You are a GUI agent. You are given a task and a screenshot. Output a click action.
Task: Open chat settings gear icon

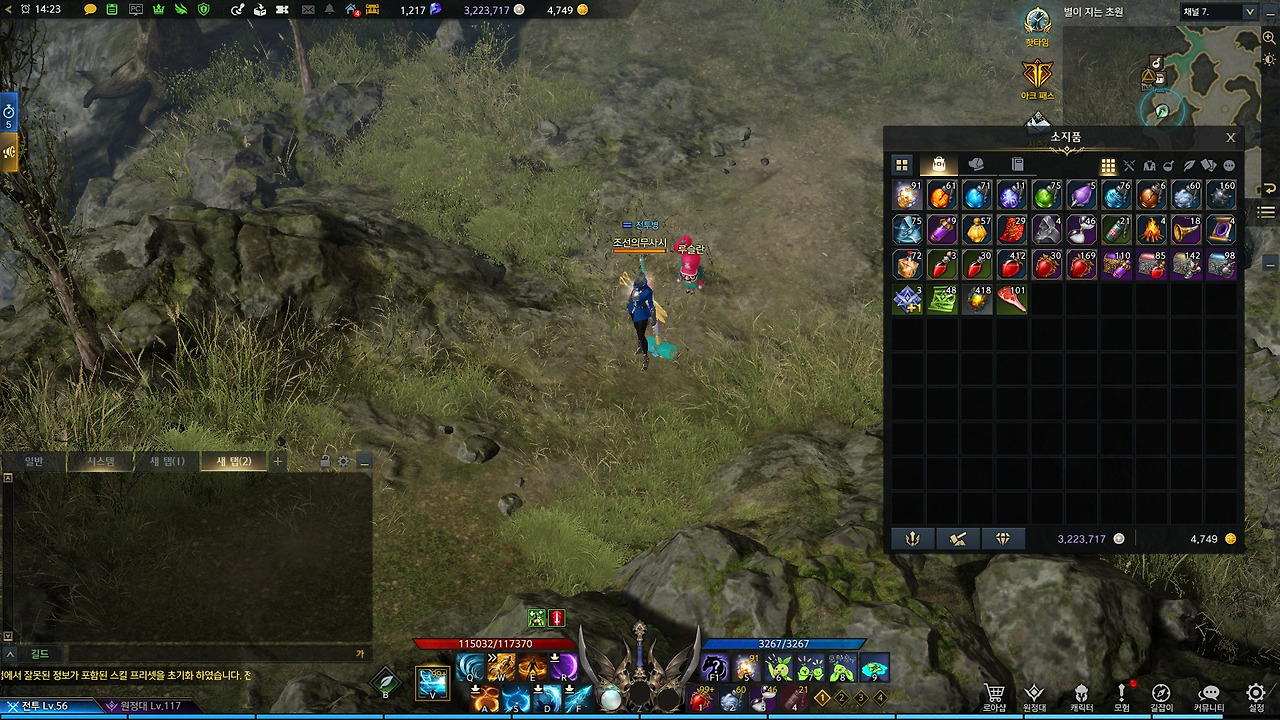[x=343, y=462]
